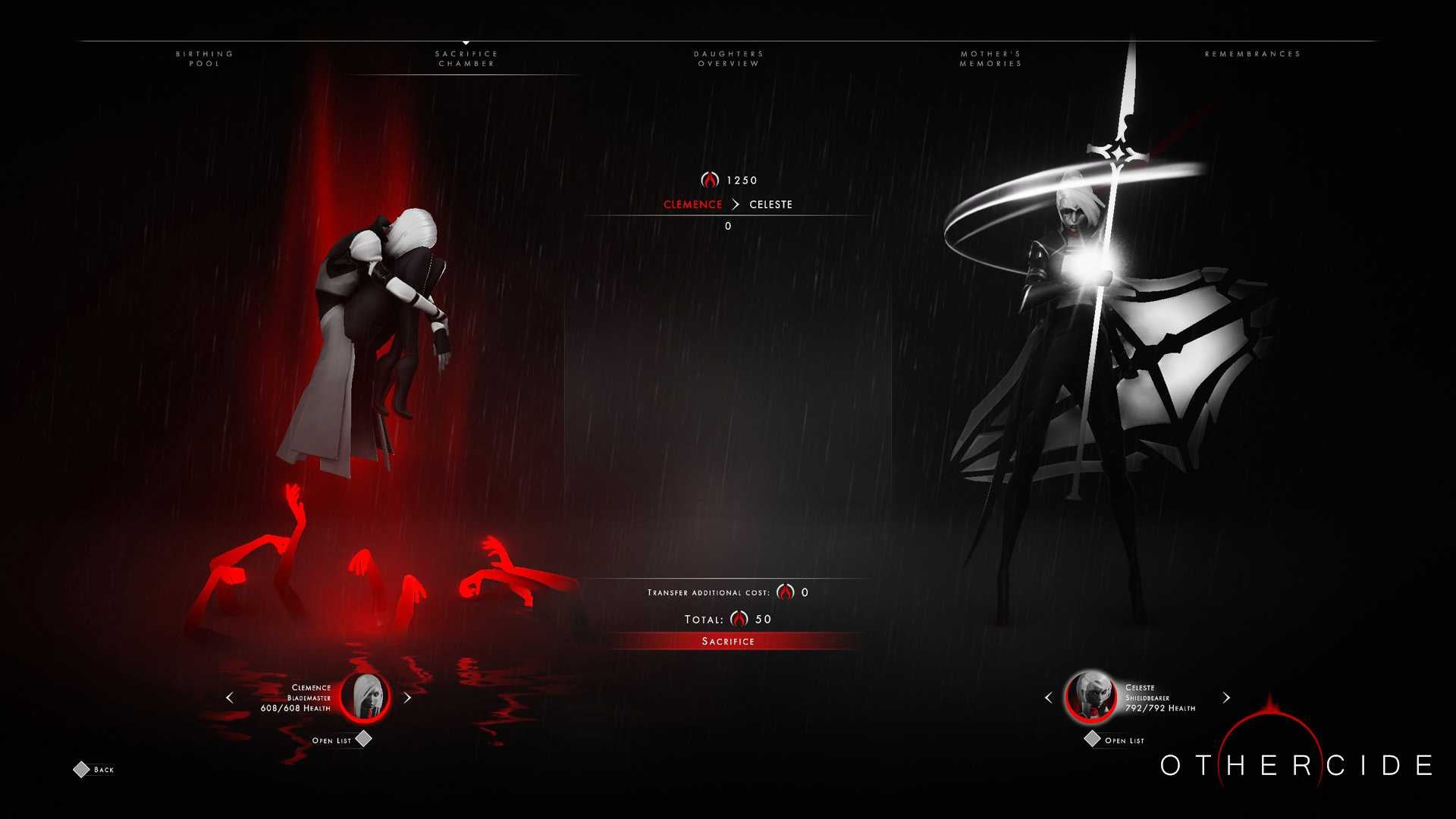This screenshot has width=1456, height=819.
Task: Open Clemence's daughter list via Open List
Action: (329, 740)
